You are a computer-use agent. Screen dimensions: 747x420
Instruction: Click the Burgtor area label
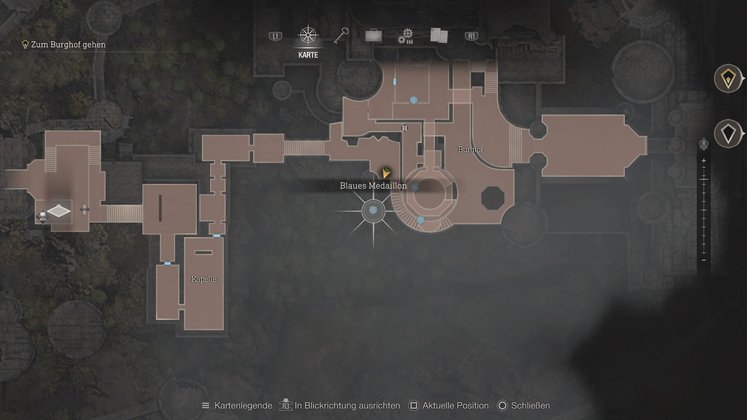(x=469, y=148)
